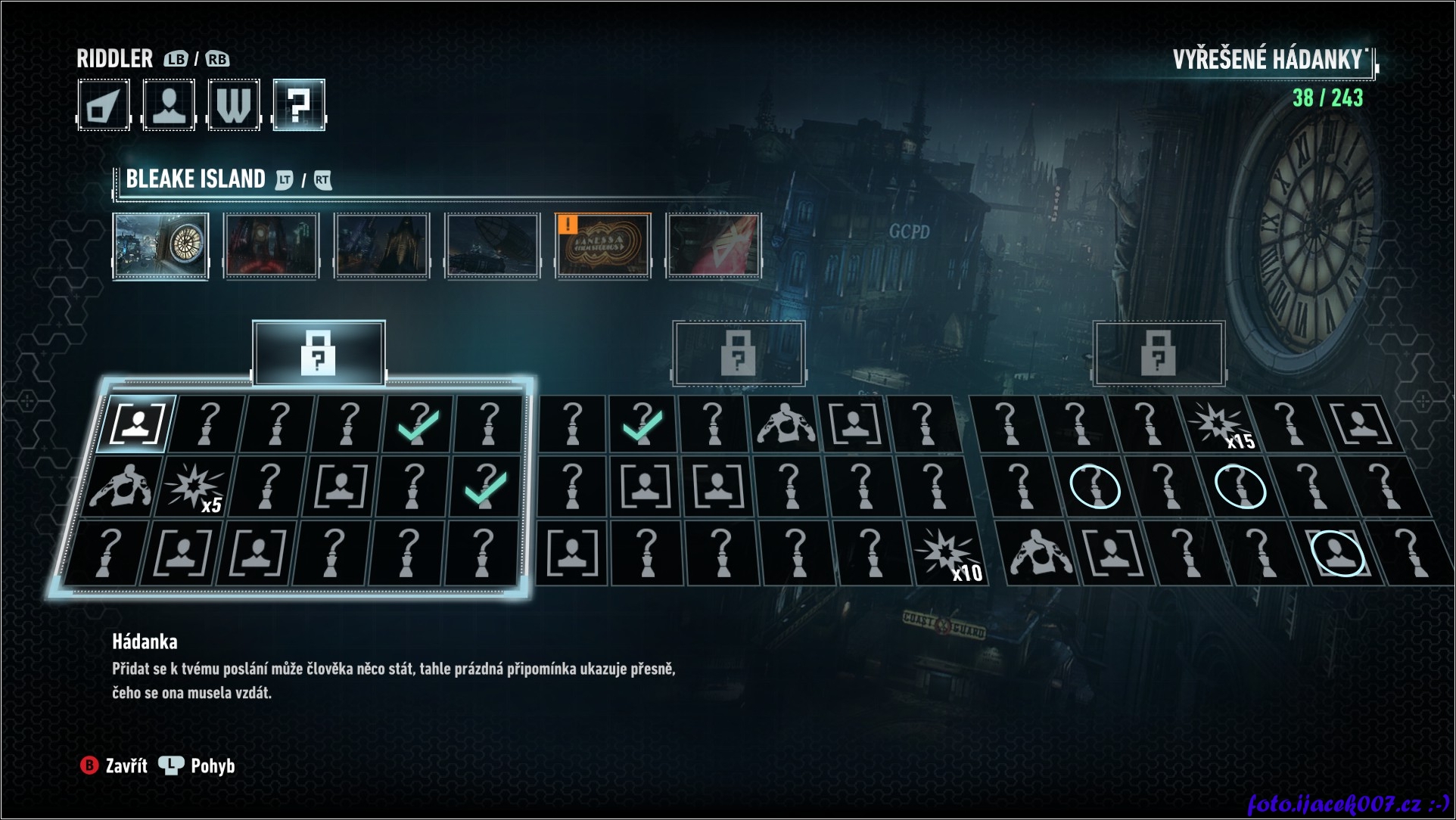1456x820 pixels.
Task: Select the clock tower area thumbnail
Action: tap(160, 246)
